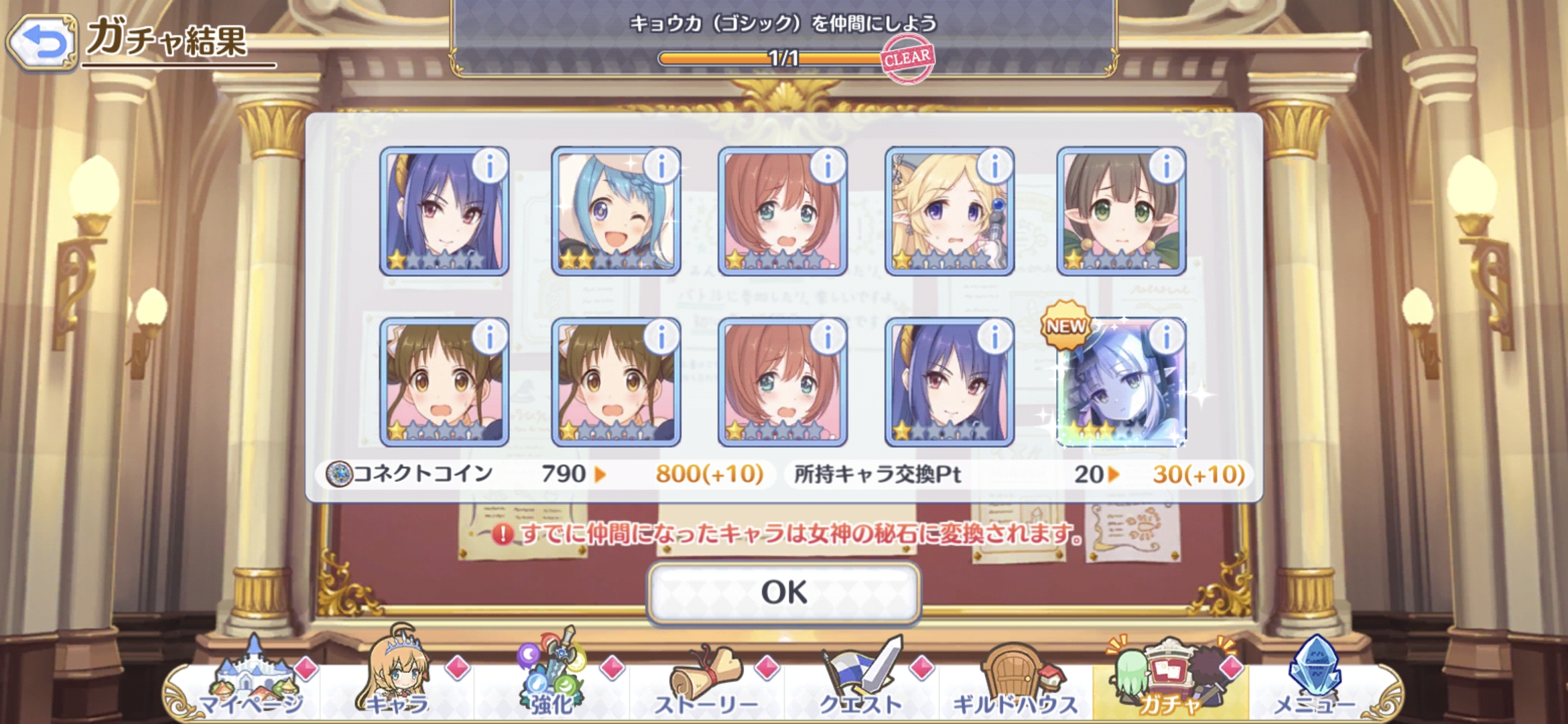The width and height of the screenshot is (1568, 724).
Task: View info on the blue-haired winking girl
Action: pyautogui.click(x=661, y=166)
